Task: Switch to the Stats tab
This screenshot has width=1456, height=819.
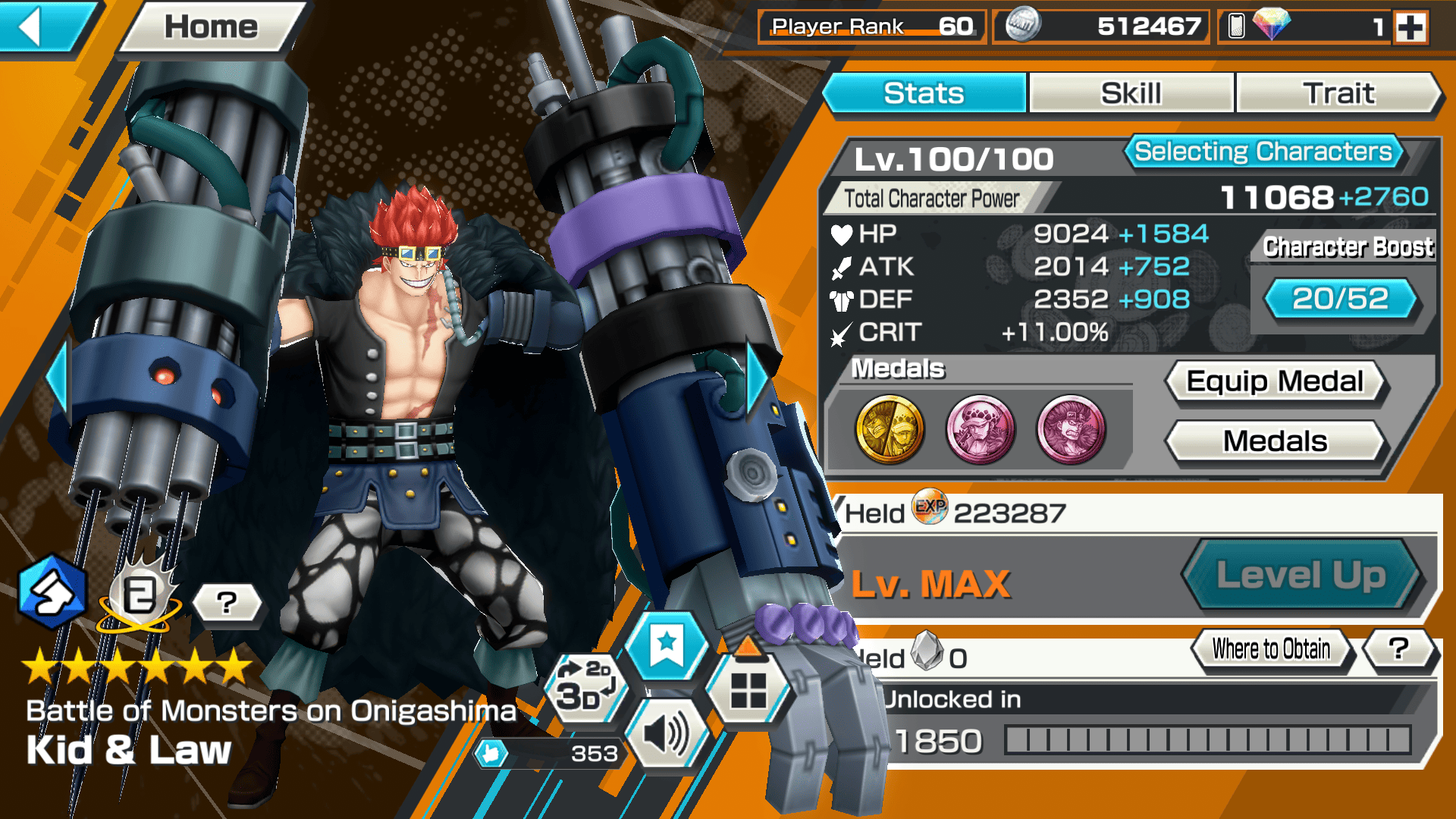Action: coord(924,93)
